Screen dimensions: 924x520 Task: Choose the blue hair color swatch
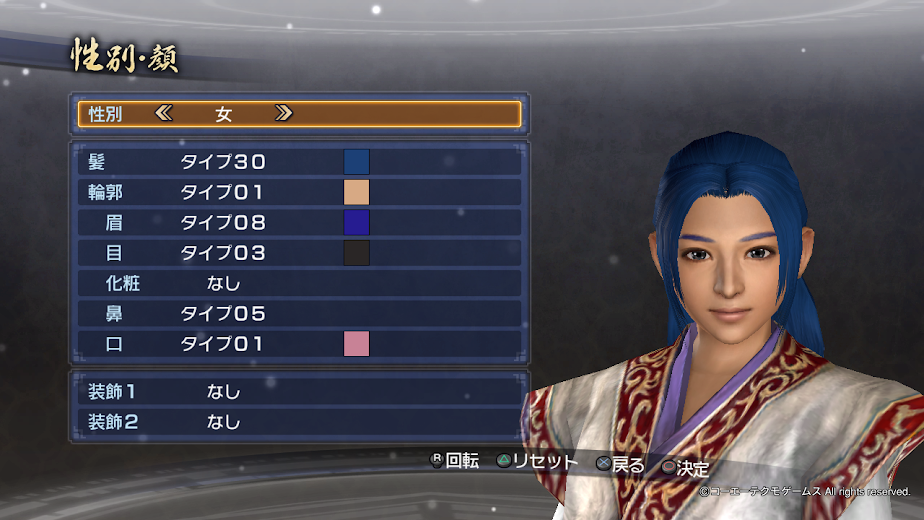pos(356,162)
